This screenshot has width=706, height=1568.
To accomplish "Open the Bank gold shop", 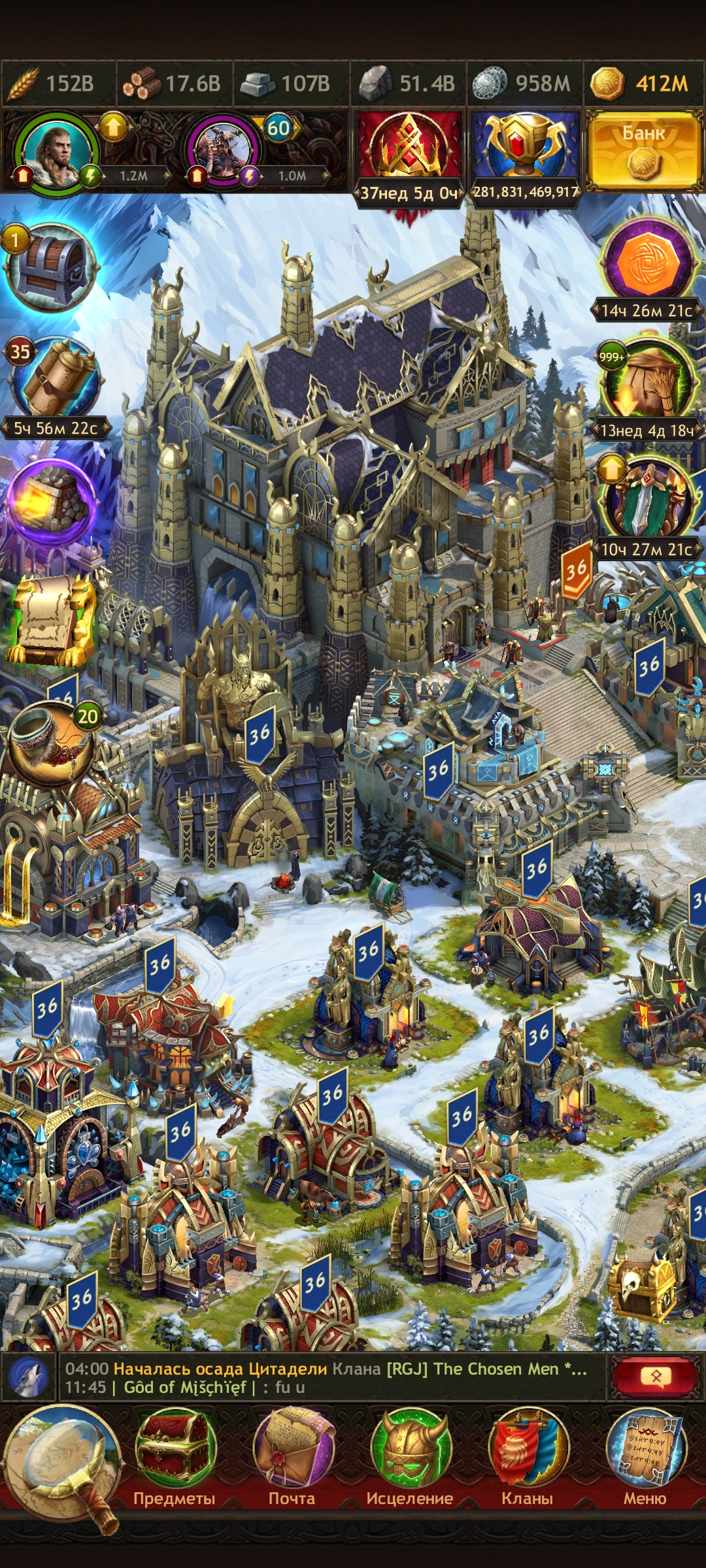I will tap(643, 150).
